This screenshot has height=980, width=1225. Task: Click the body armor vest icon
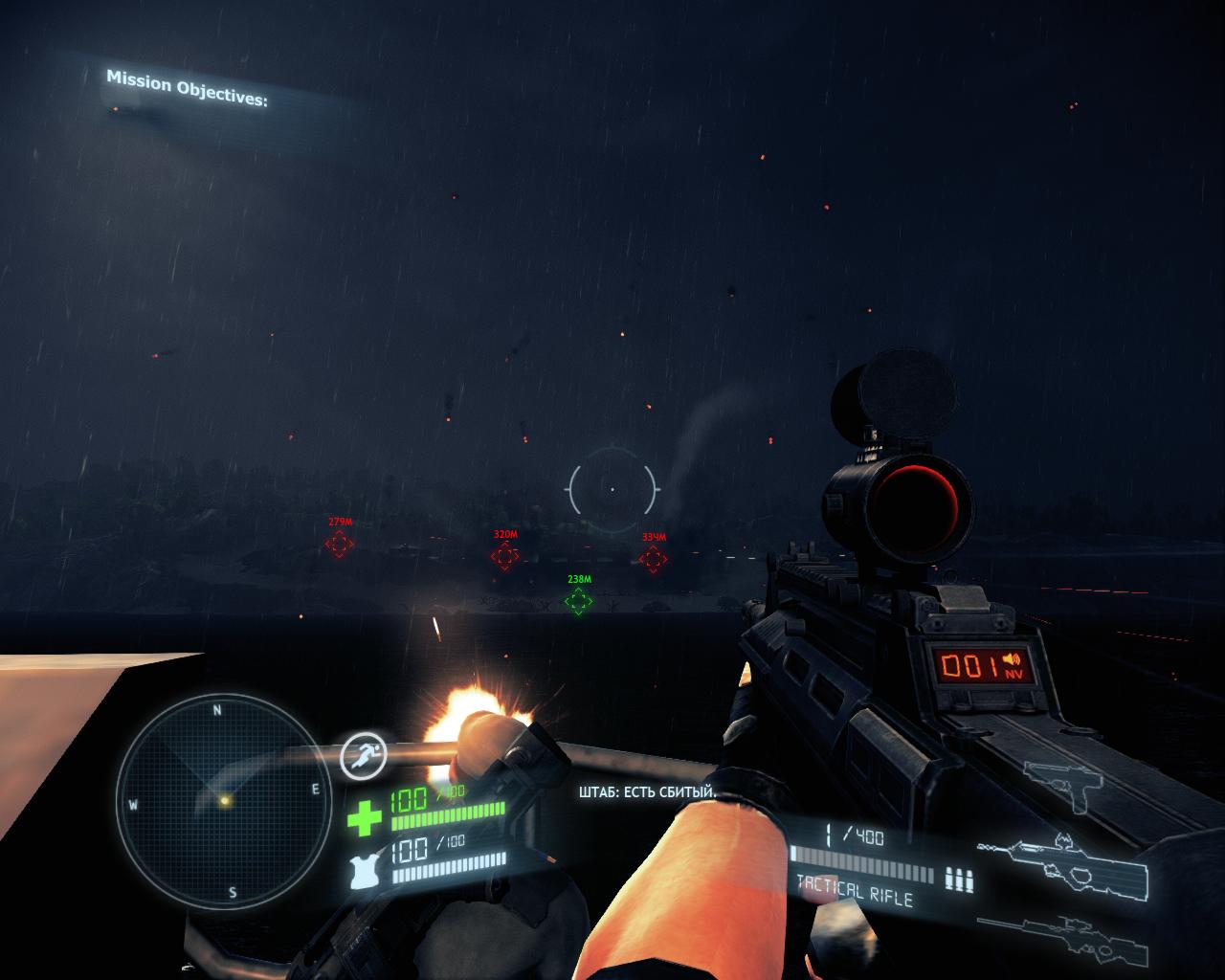[x=365, y=874]
